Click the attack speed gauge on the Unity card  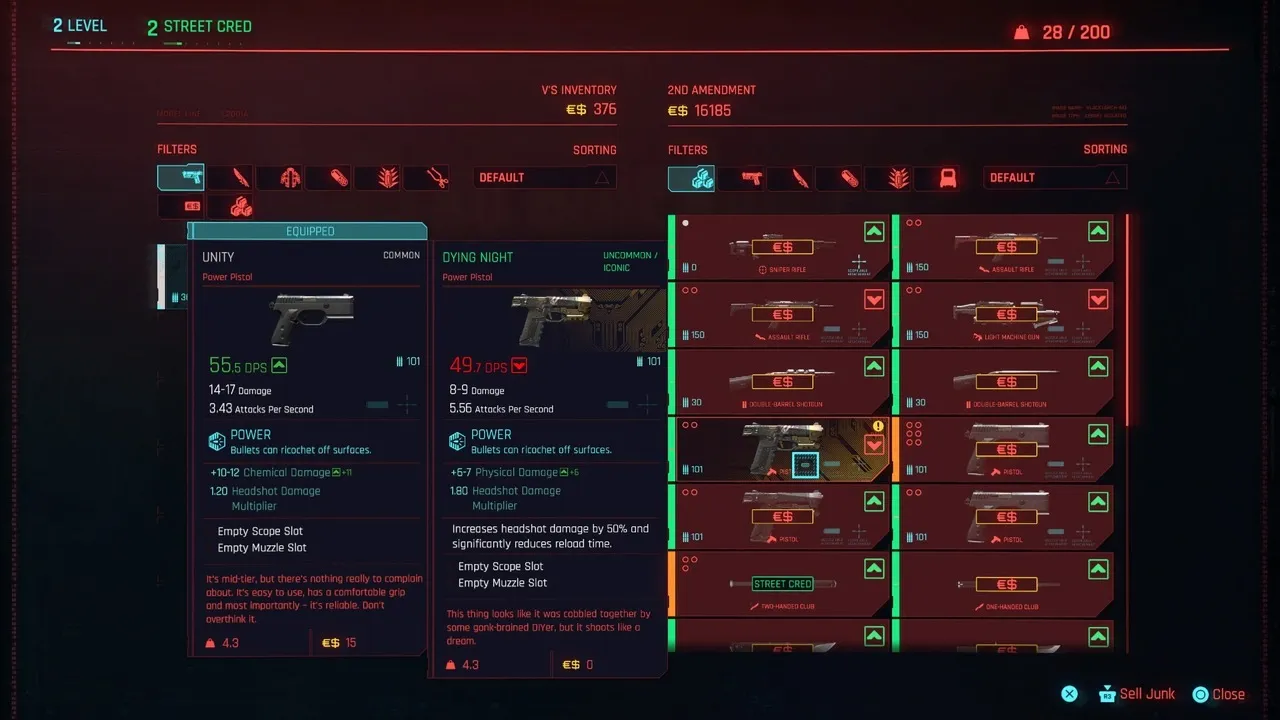pos(378,406)
